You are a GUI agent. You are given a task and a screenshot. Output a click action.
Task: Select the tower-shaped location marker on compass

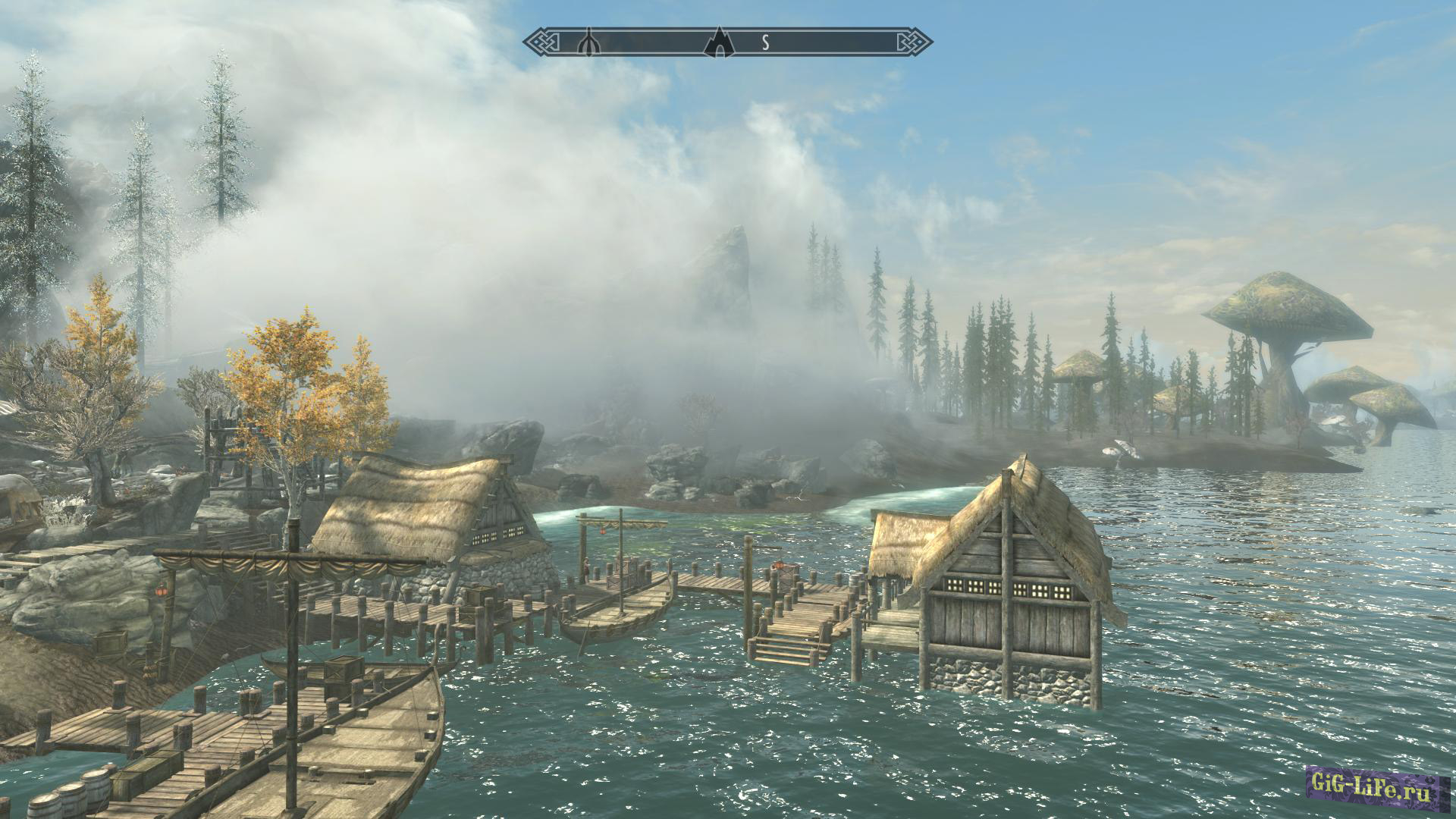tap(588, 42)
